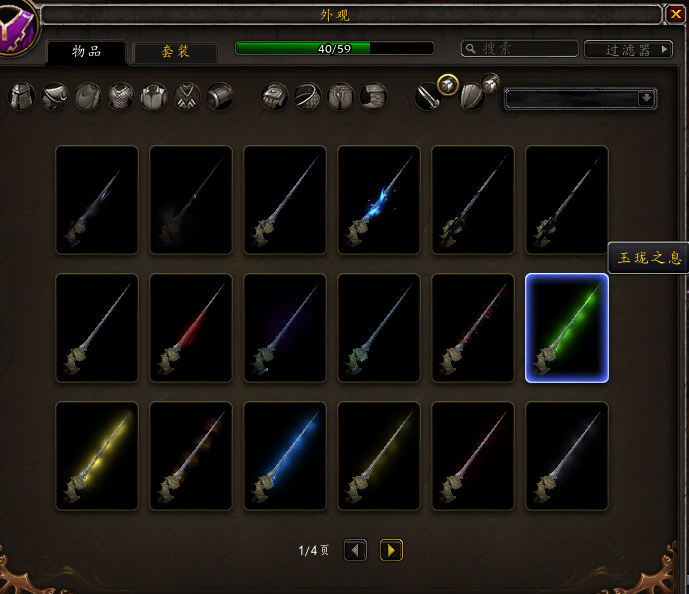Viewport: 689px width, 594px height.
Task: Switch to the 套装 sets tab
Action: [176, 52]
